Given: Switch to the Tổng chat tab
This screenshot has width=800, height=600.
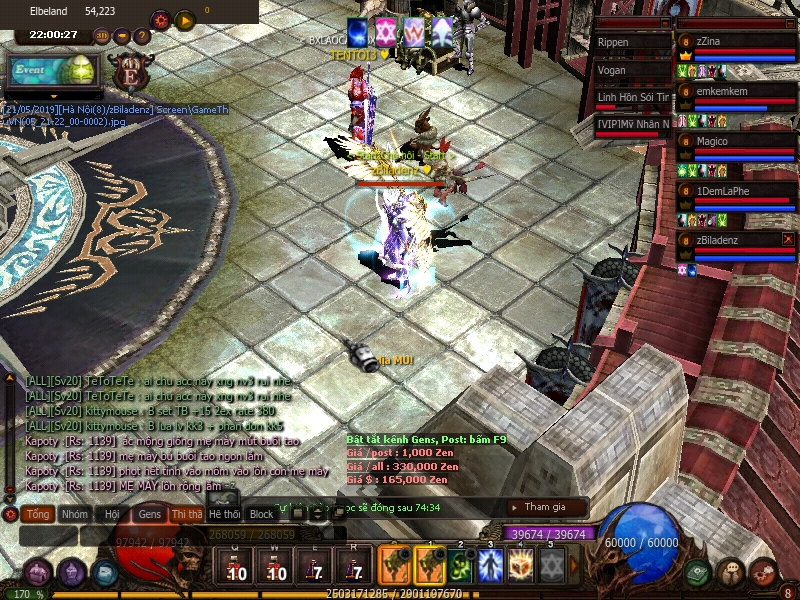Looking at the screenshot, I should [38, 514].
